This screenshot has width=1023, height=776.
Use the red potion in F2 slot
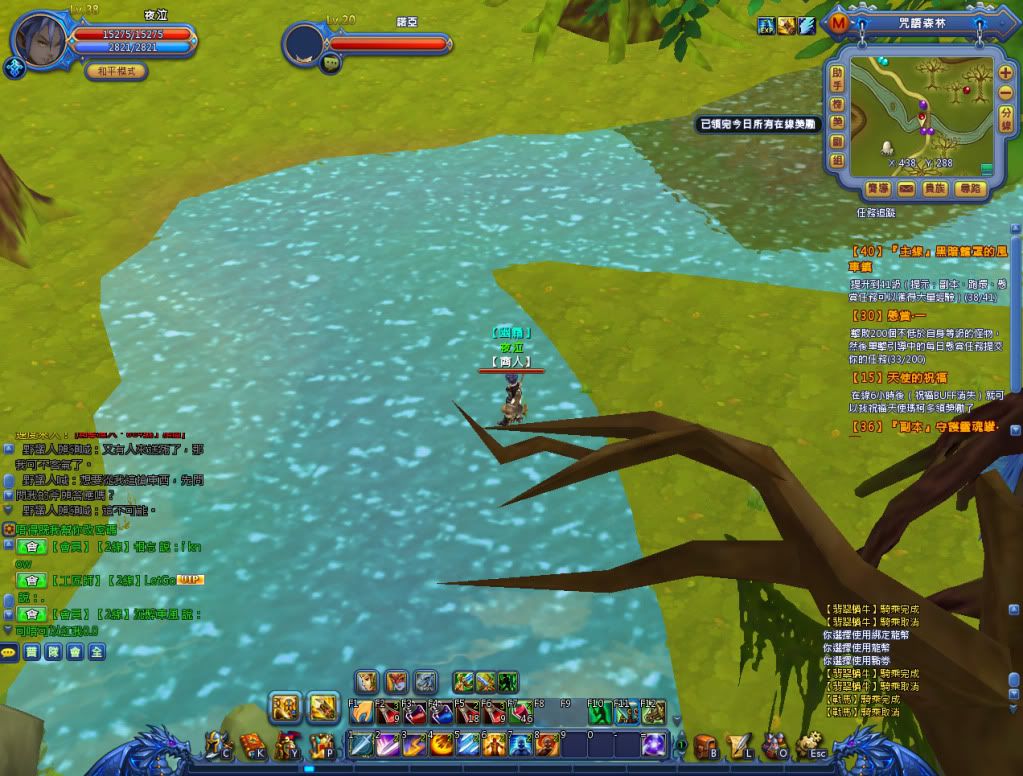388,713
